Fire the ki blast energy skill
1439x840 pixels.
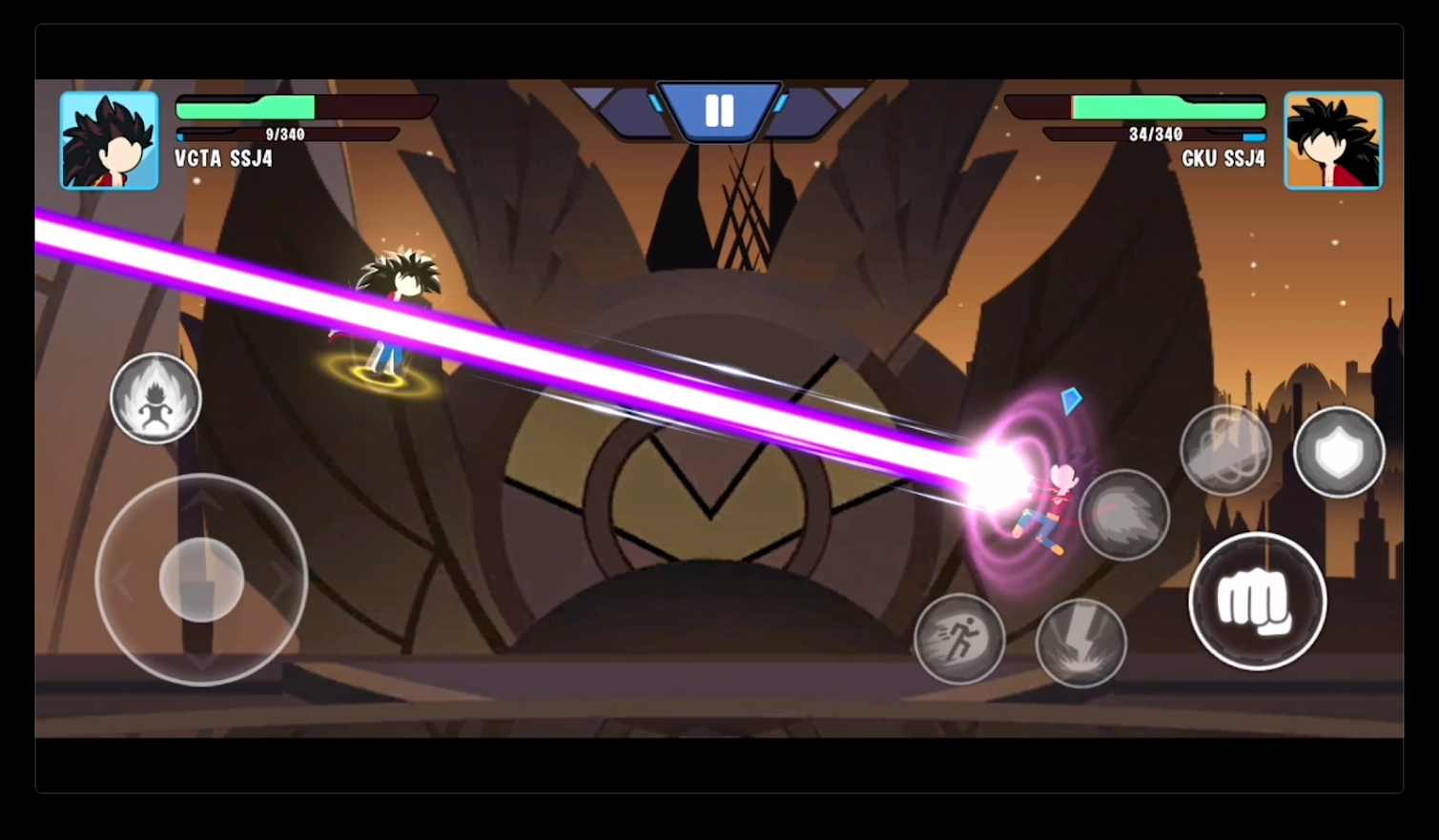click(x=1125, y=516)
